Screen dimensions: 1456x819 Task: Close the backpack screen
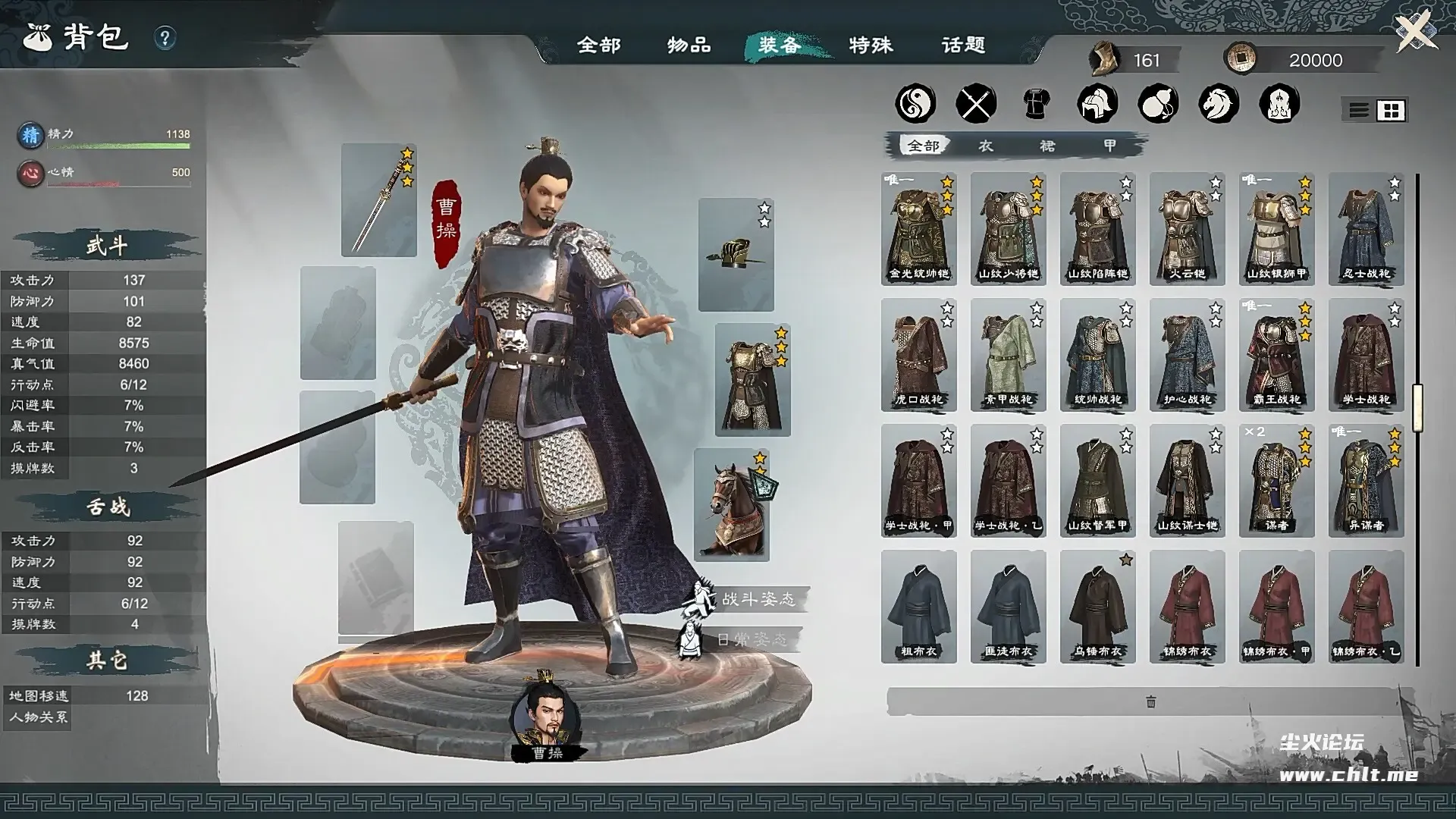coord(1415,32)
